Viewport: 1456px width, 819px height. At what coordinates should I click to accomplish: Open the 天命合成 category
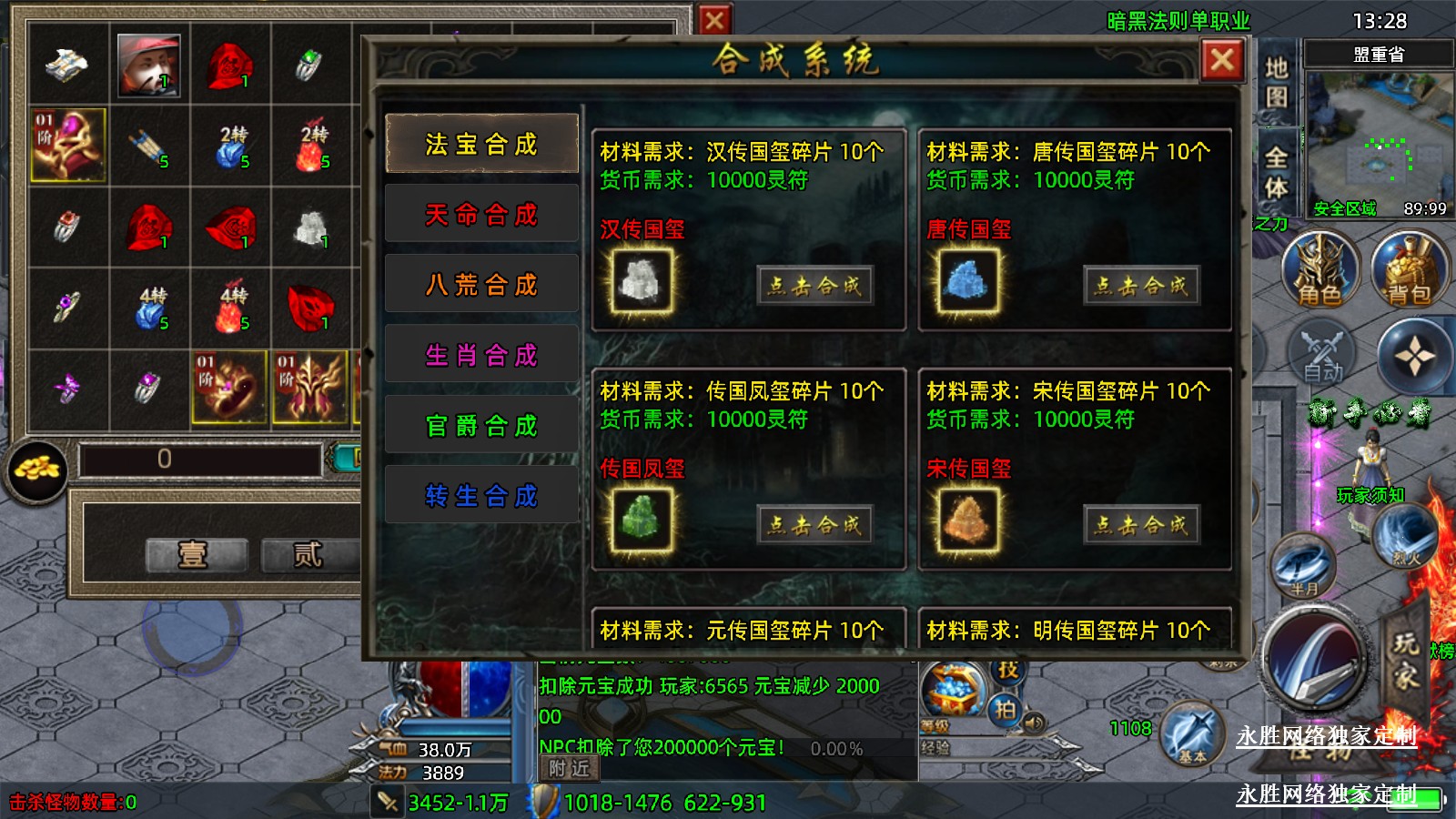point(481,215)
